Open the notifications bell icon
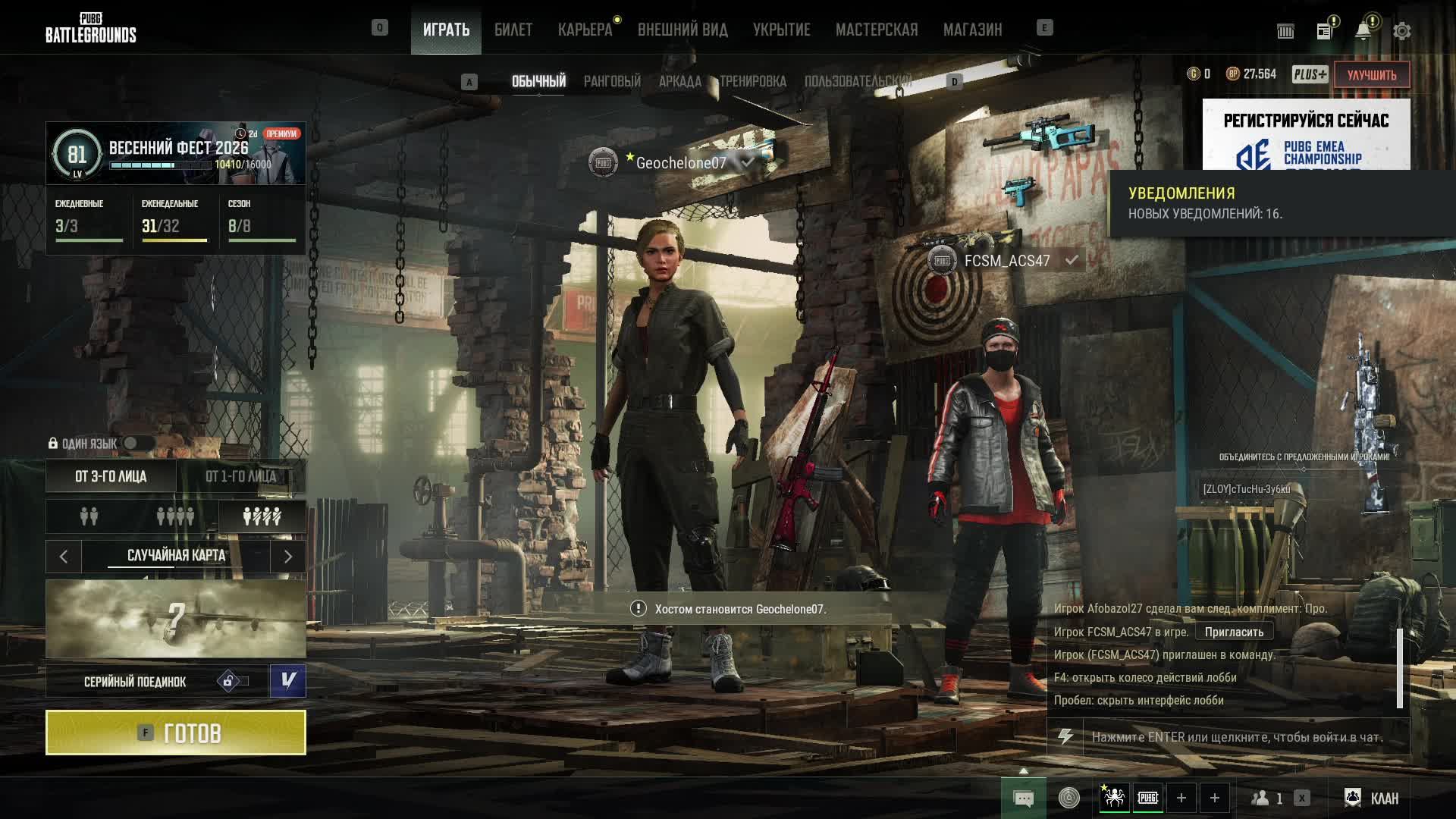 point(1363,31)
